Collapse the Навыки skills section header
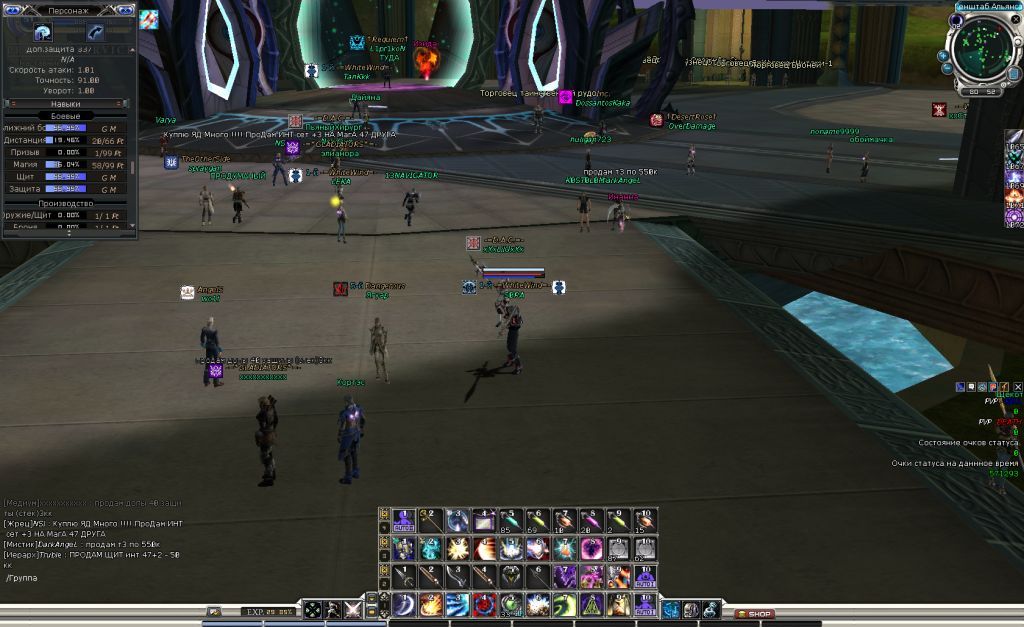This screenshot has height=627, width=1024. [66, 103]
